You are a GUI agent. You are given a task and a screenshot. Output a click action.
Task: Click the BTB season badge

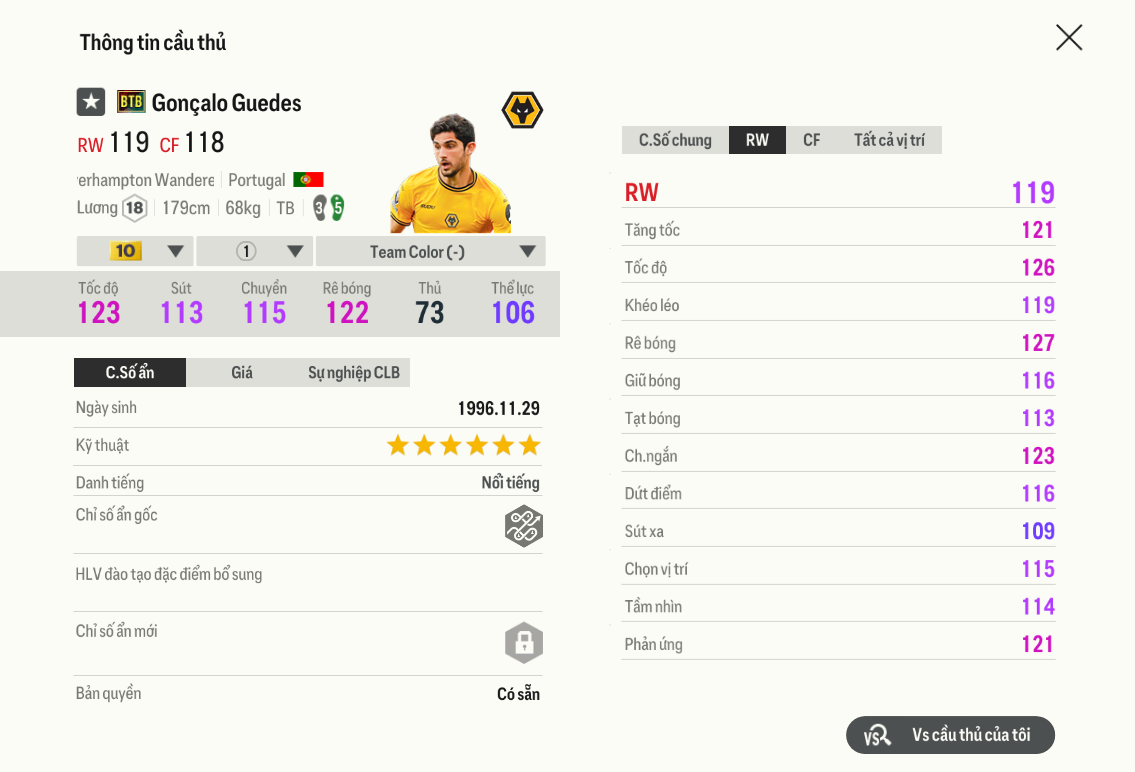click(131, 102)
